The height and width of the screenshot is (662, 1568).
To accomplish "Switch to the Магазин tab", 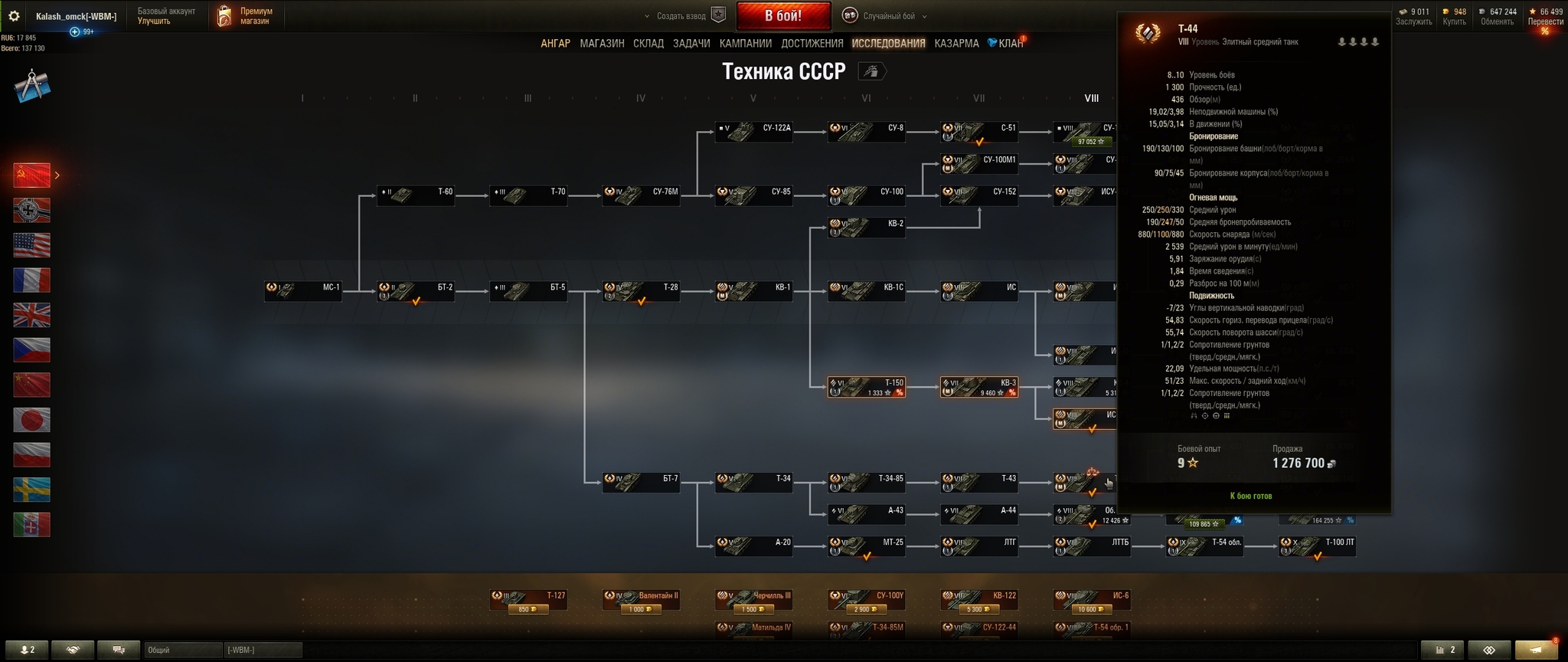I will point(602,44).
